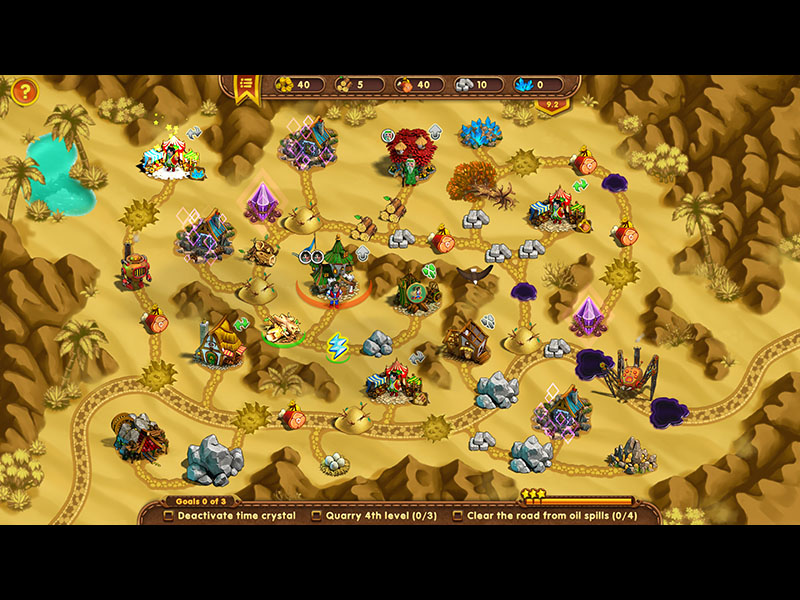
Task: Select the Deactivate time crystal goal
Action: point(230,516)
